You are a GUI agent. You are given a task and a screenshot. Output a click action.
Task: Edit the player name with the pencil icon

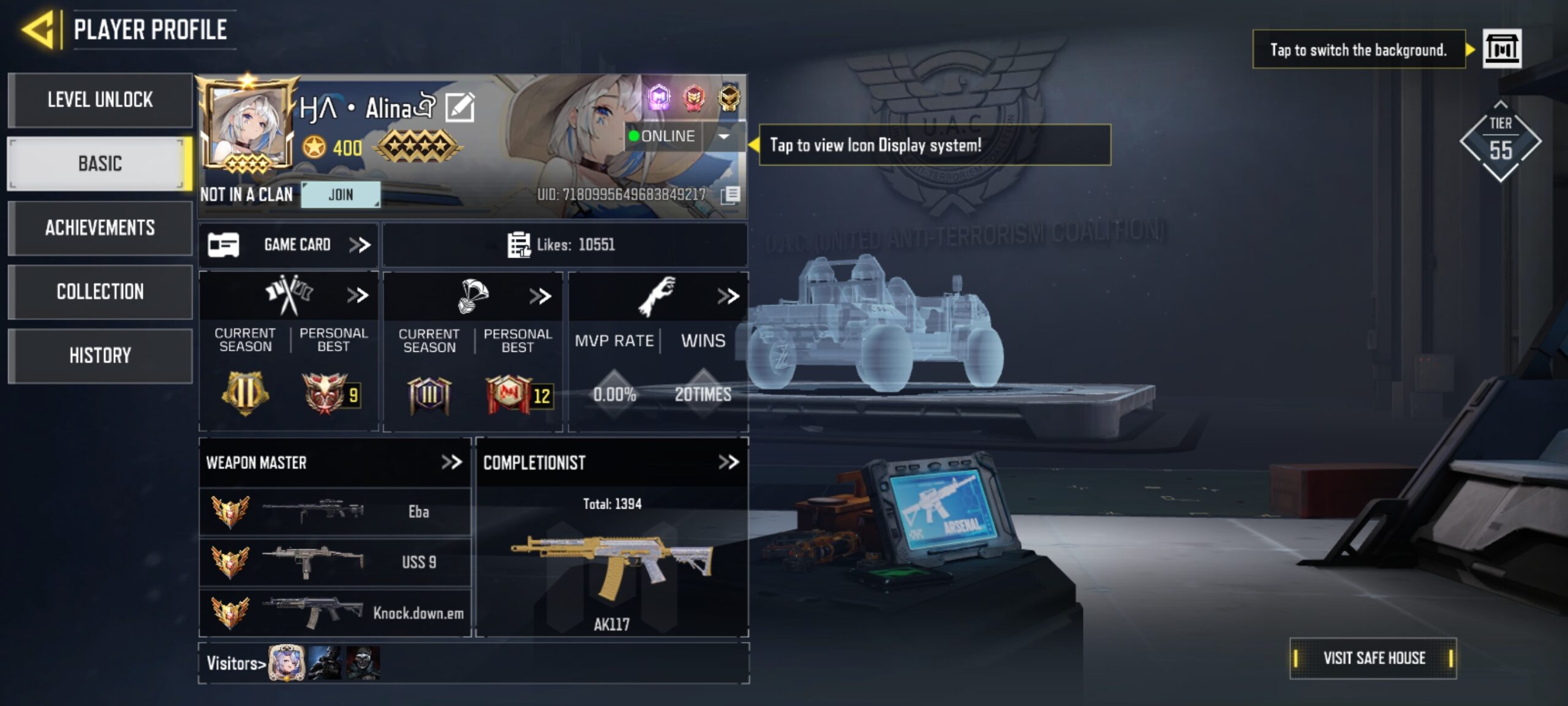point(460,108)
